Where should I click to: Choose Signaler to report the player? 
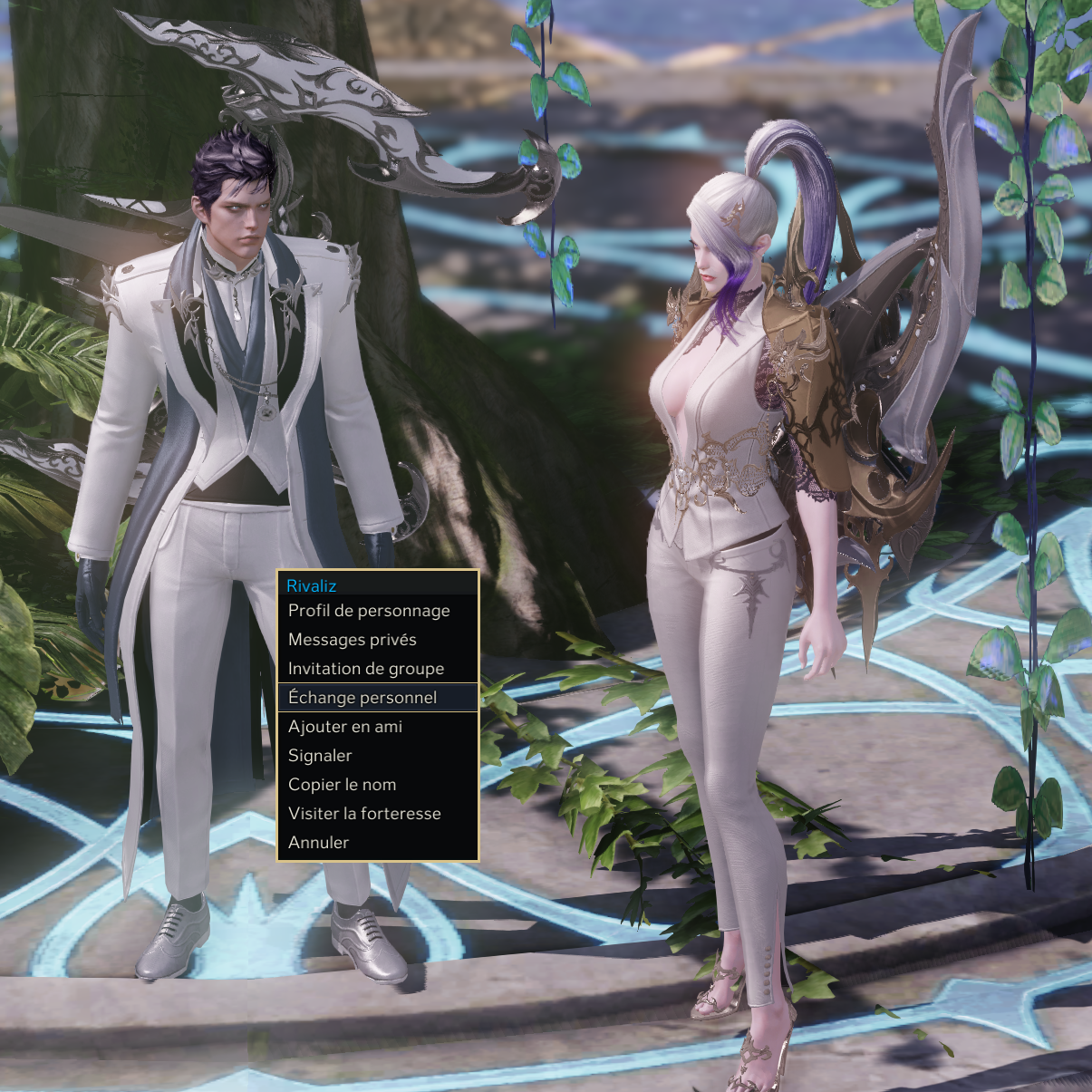pyautogui.click(x=320, y=756)
